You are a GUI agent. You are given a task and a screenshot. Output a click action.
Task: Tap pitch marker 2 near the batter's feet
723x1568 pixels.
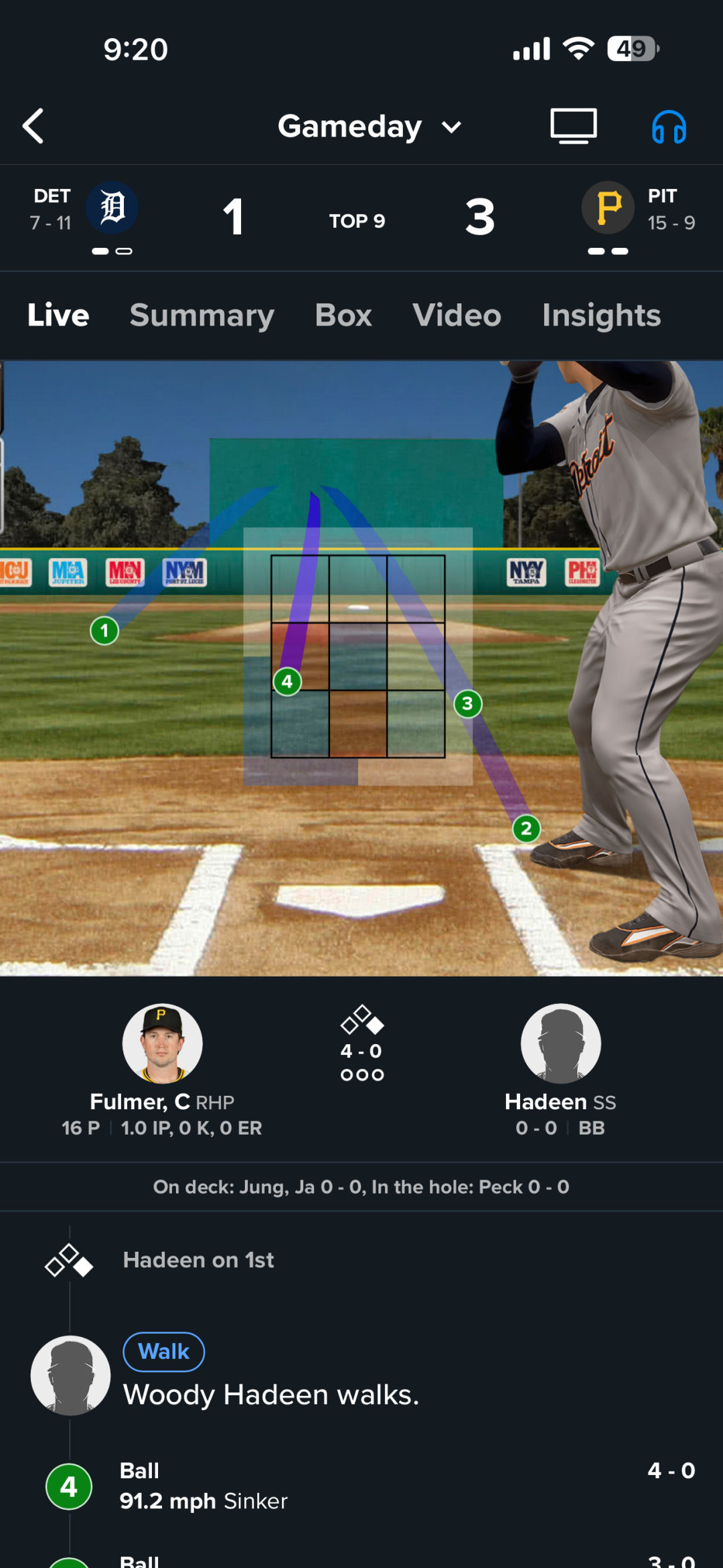[526, 829]
